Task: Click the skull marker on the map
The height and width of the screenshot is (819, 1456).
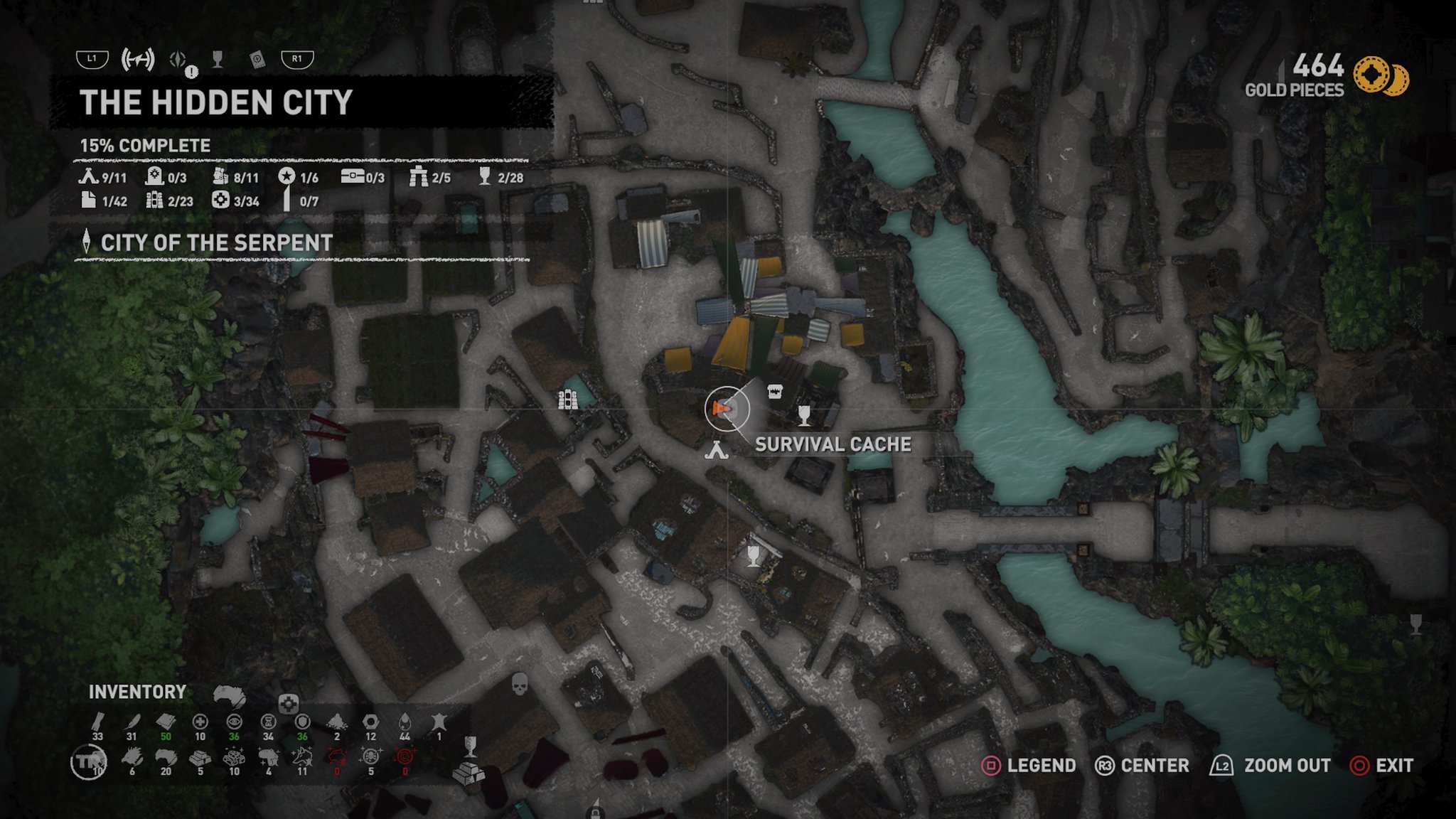Action: coord(520,685)
